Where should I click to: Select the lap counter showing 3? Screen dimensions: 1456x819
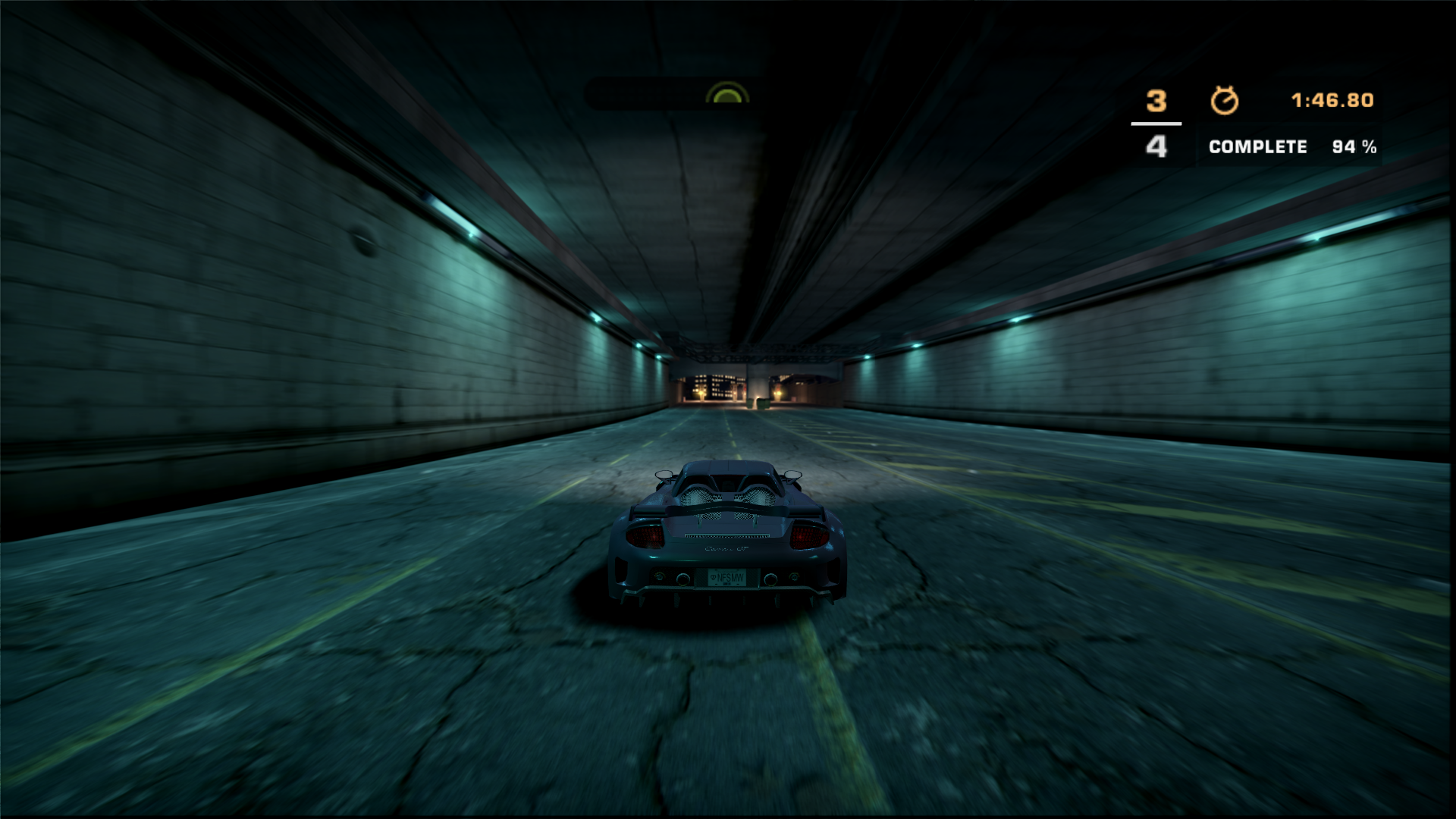[1156, 99]
